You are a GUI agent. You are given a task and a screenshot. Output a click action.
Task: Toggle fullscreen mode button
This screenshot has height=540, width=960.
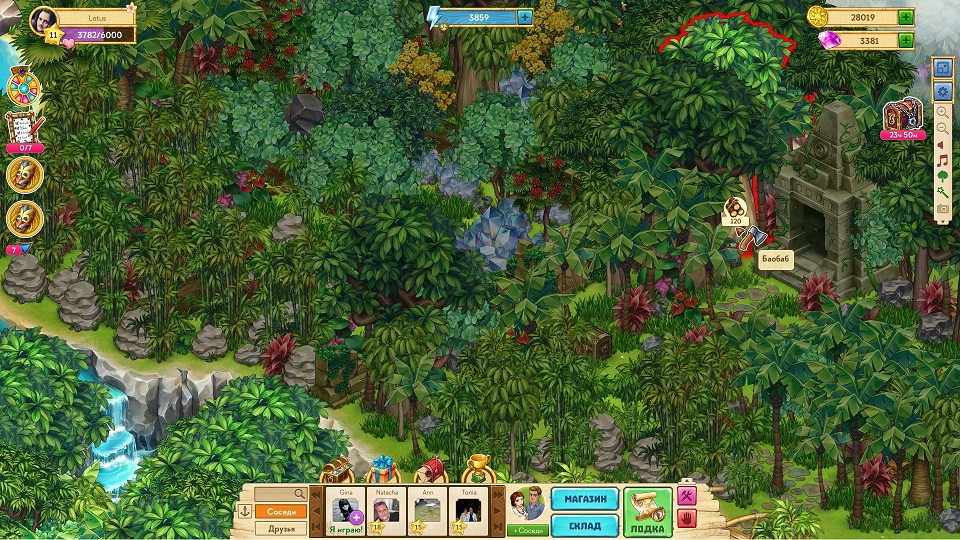tap(942, 69)
